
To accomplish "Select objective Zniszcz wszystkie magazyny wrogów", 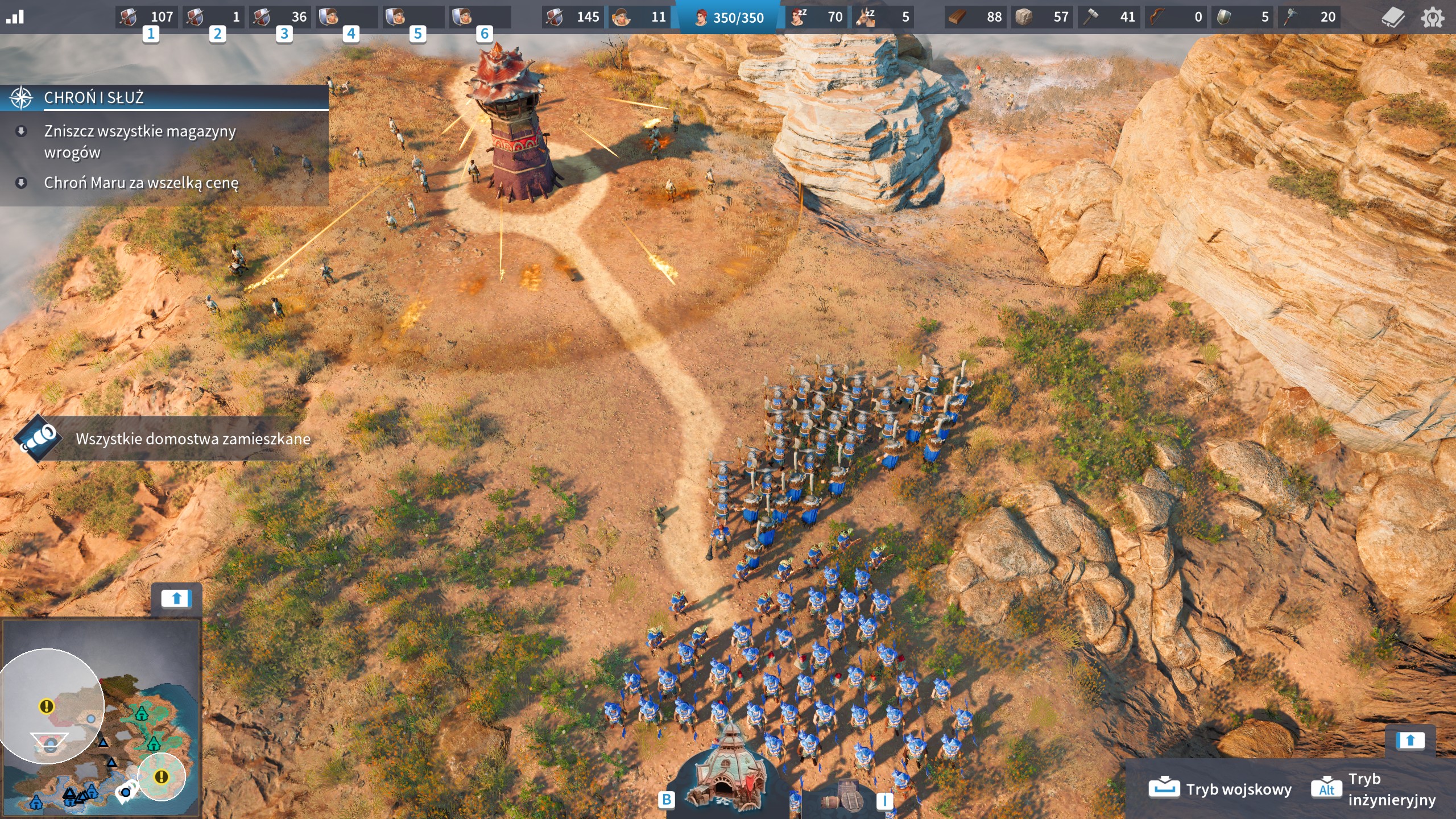I will tap(140, 142).
